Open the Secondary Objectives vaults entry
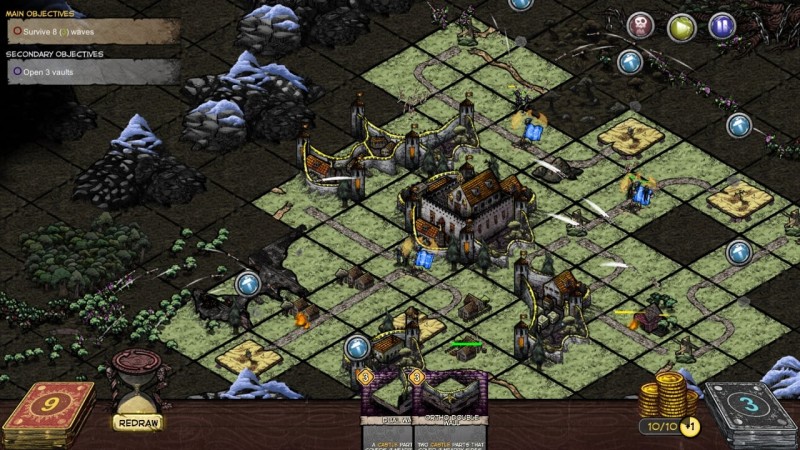 tap(90, 71)
